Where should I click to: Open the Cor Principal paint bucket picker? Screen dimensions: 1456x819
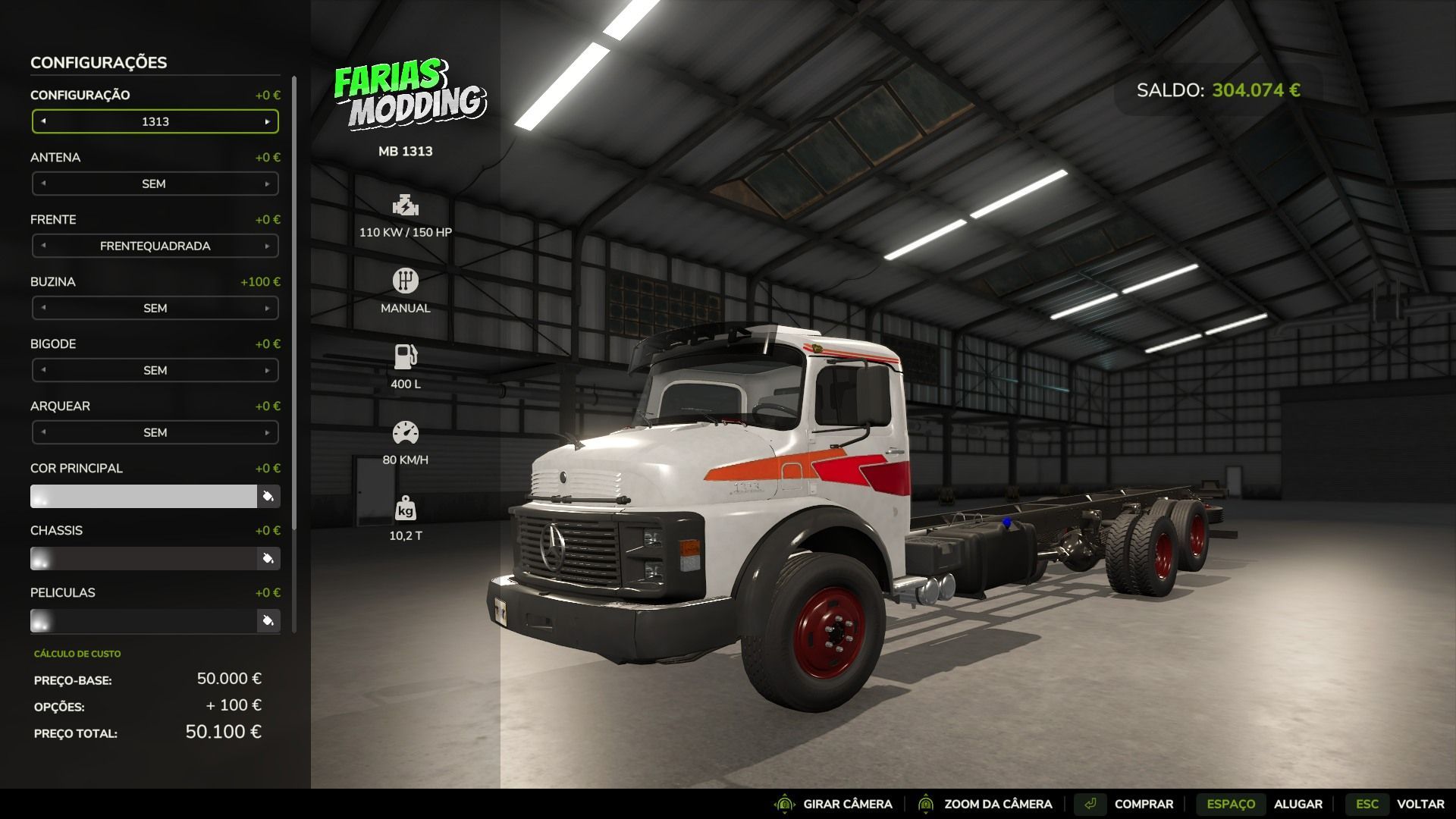tap(267, 495)
